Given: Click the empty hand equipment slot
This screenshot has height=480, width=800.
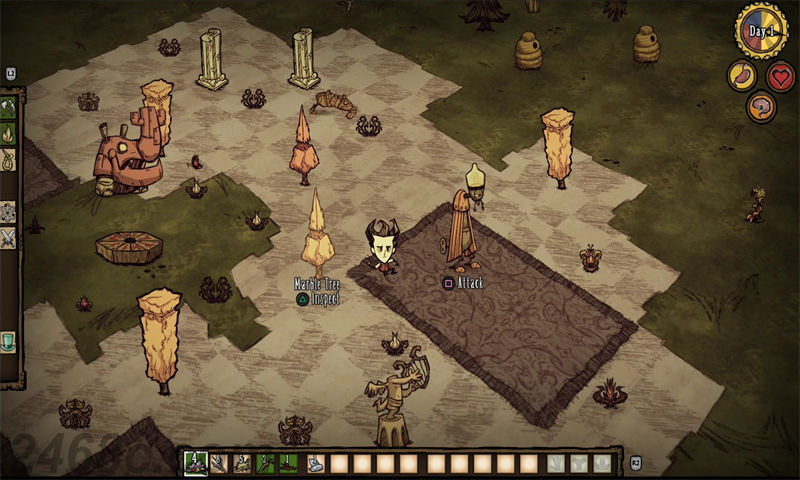Looking at the screenshot, I should point(557,463).
